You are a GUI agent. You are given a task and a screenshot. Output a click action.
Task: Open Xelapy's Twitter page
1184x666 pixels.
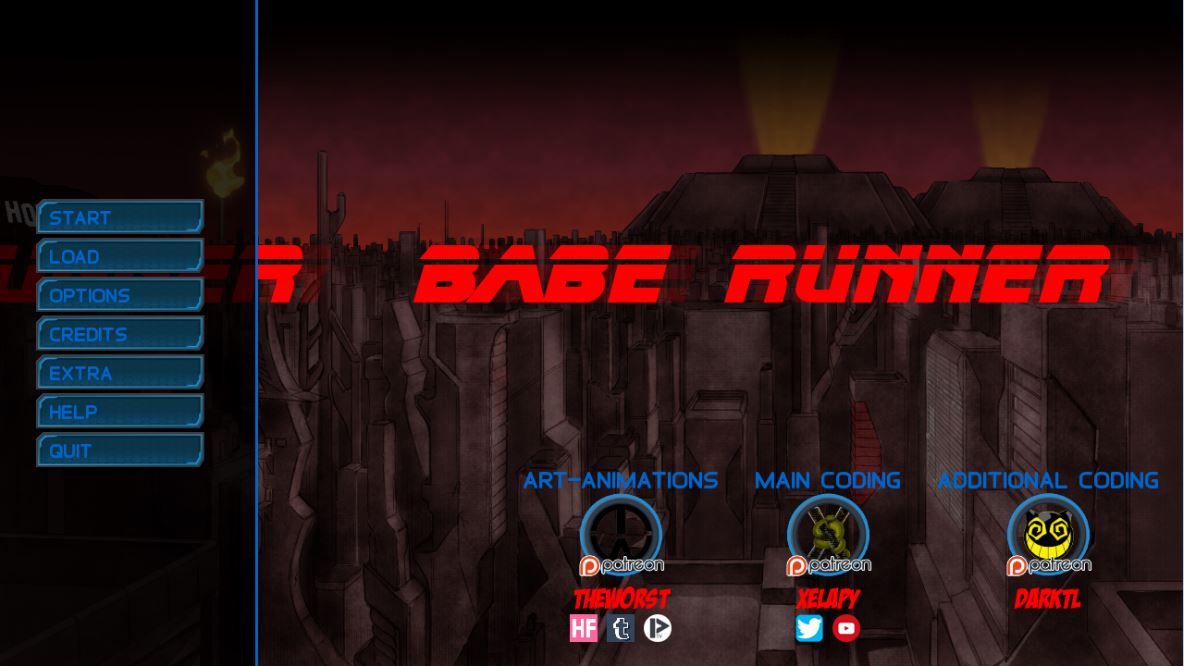809,628
